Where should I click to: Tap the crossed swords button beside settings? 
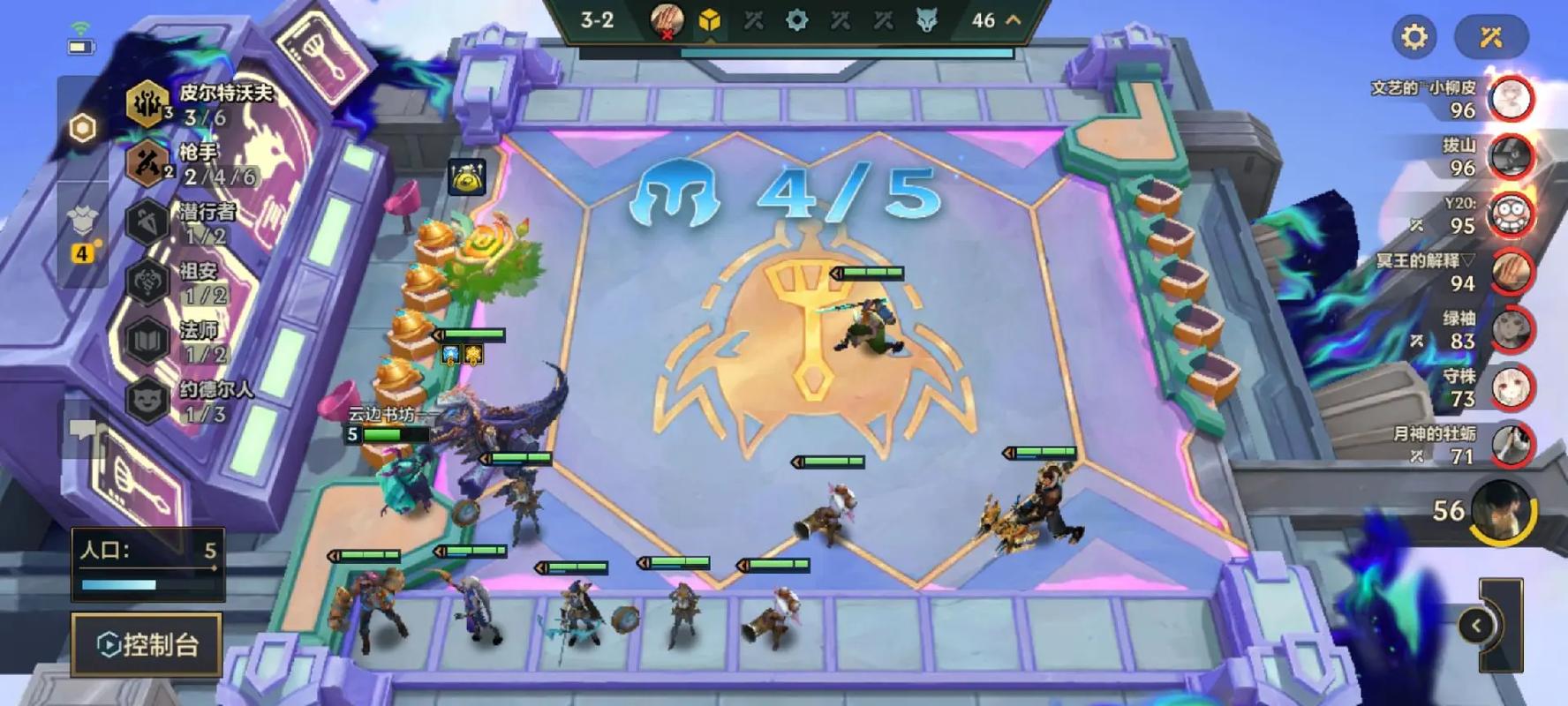pos(1491,37)
